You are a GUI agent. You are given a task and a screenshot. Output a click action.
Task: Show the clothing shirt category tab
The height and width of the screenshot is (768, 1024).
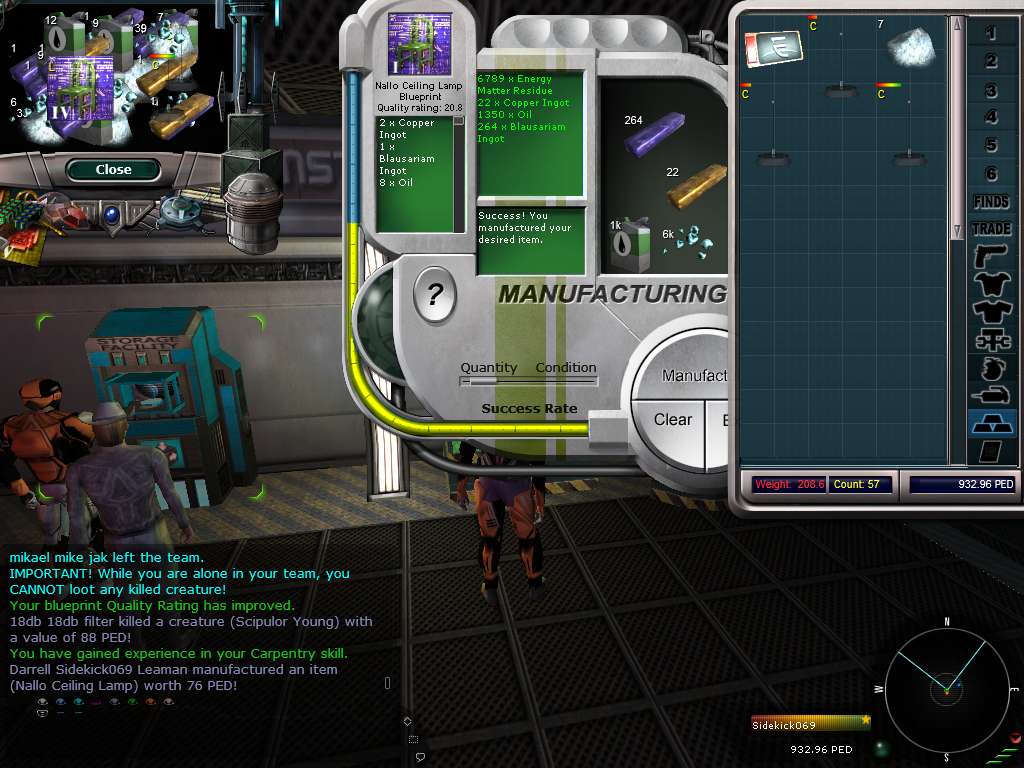(x=991, y=313)
